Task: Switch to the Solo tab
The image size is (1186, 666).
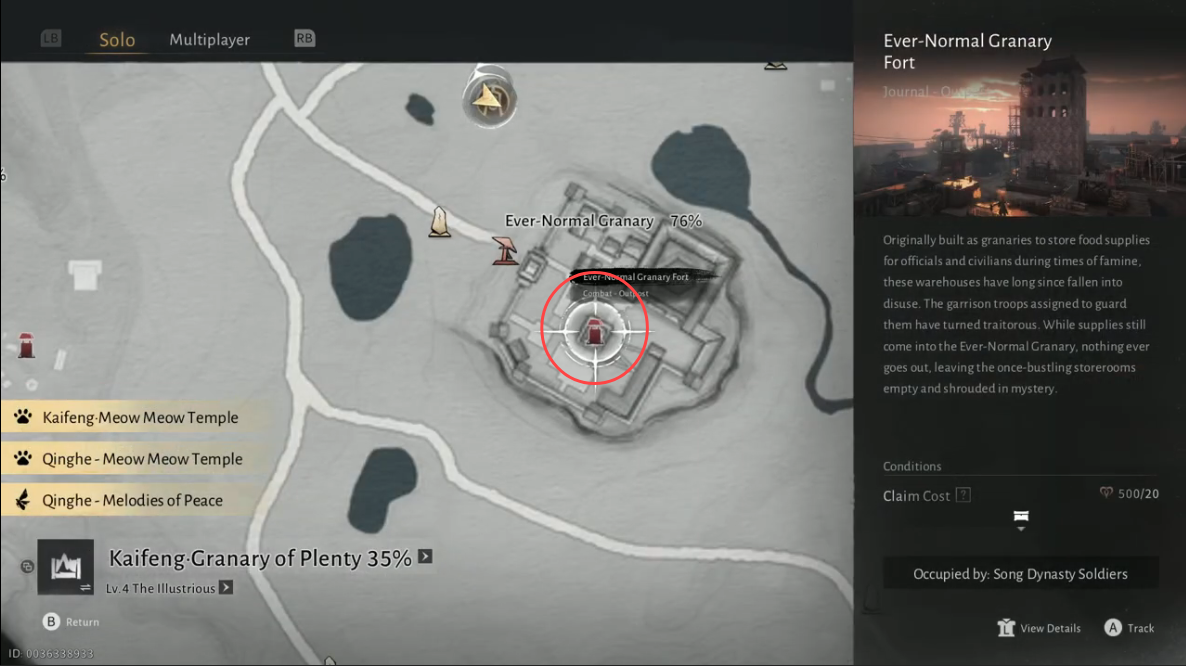Action: point(117,40)
